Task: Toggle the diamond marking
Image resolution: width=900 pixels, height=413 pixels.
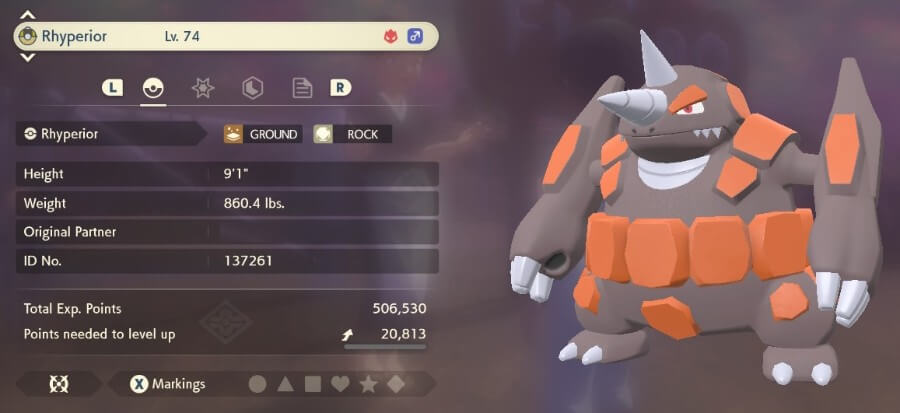Action: click(x=396, y=384)
